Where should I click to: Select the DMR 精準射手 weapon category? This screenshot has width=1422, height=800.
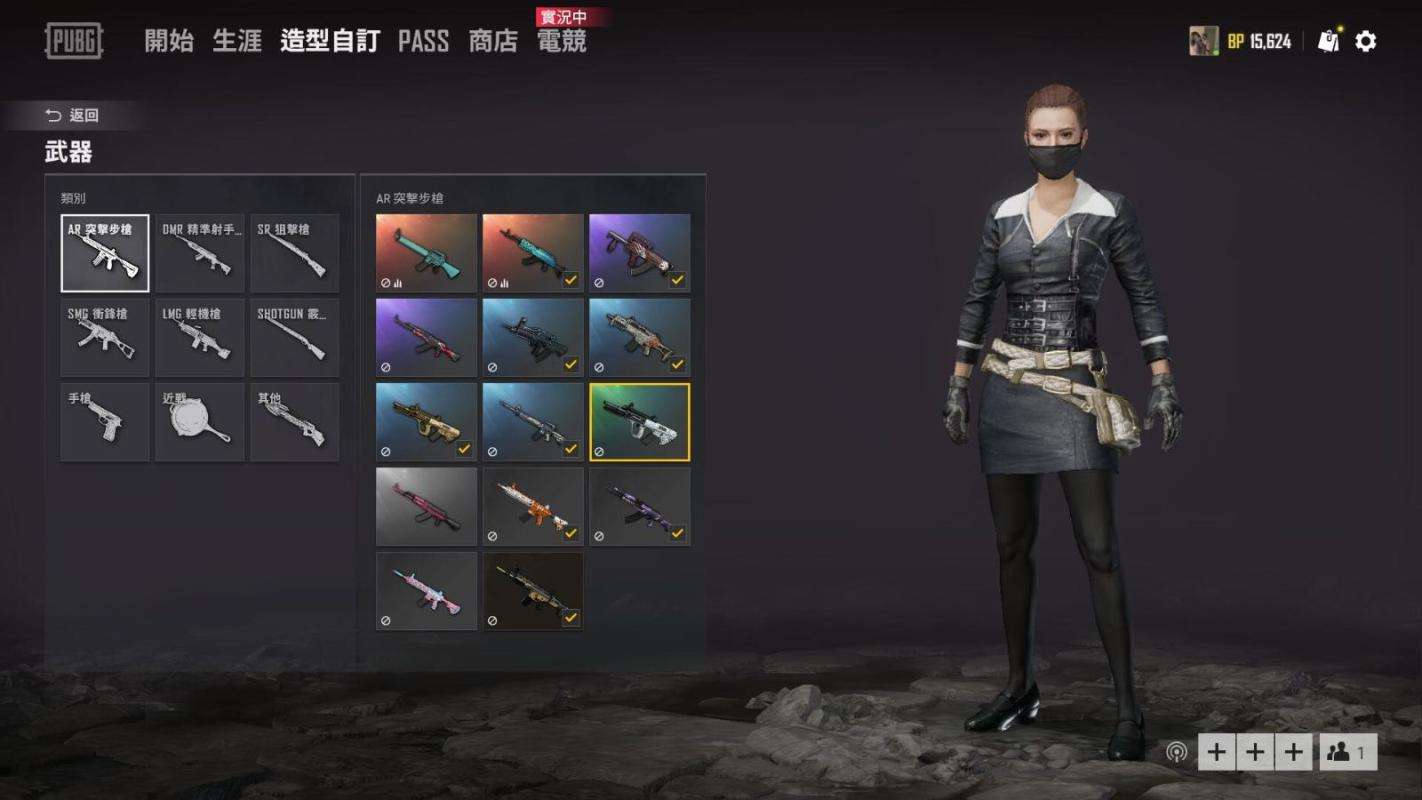click(200, 253)
